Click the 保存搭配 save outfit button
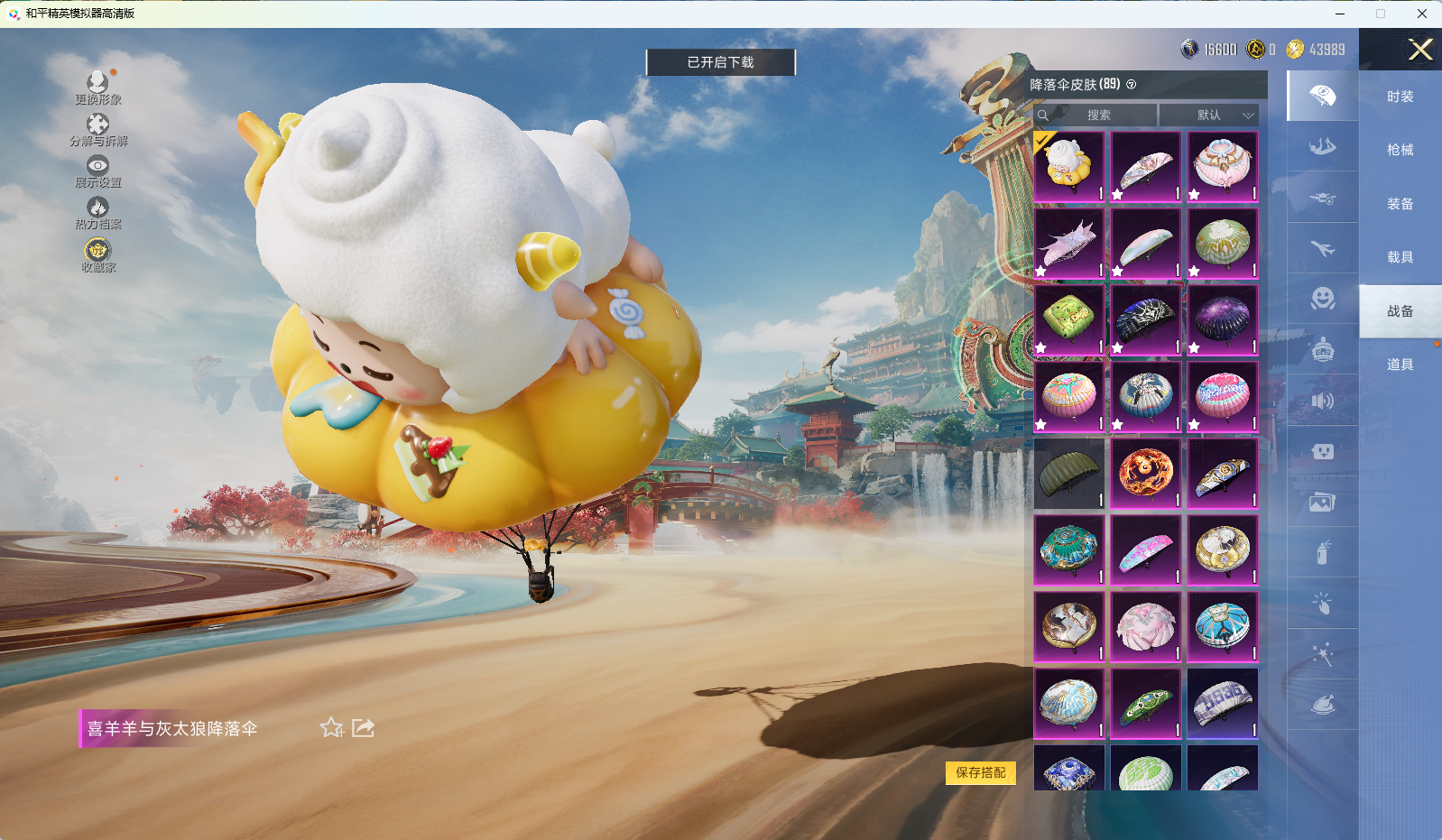The height and width of the screenshot is (840, 1442). (x=980, y=772)
